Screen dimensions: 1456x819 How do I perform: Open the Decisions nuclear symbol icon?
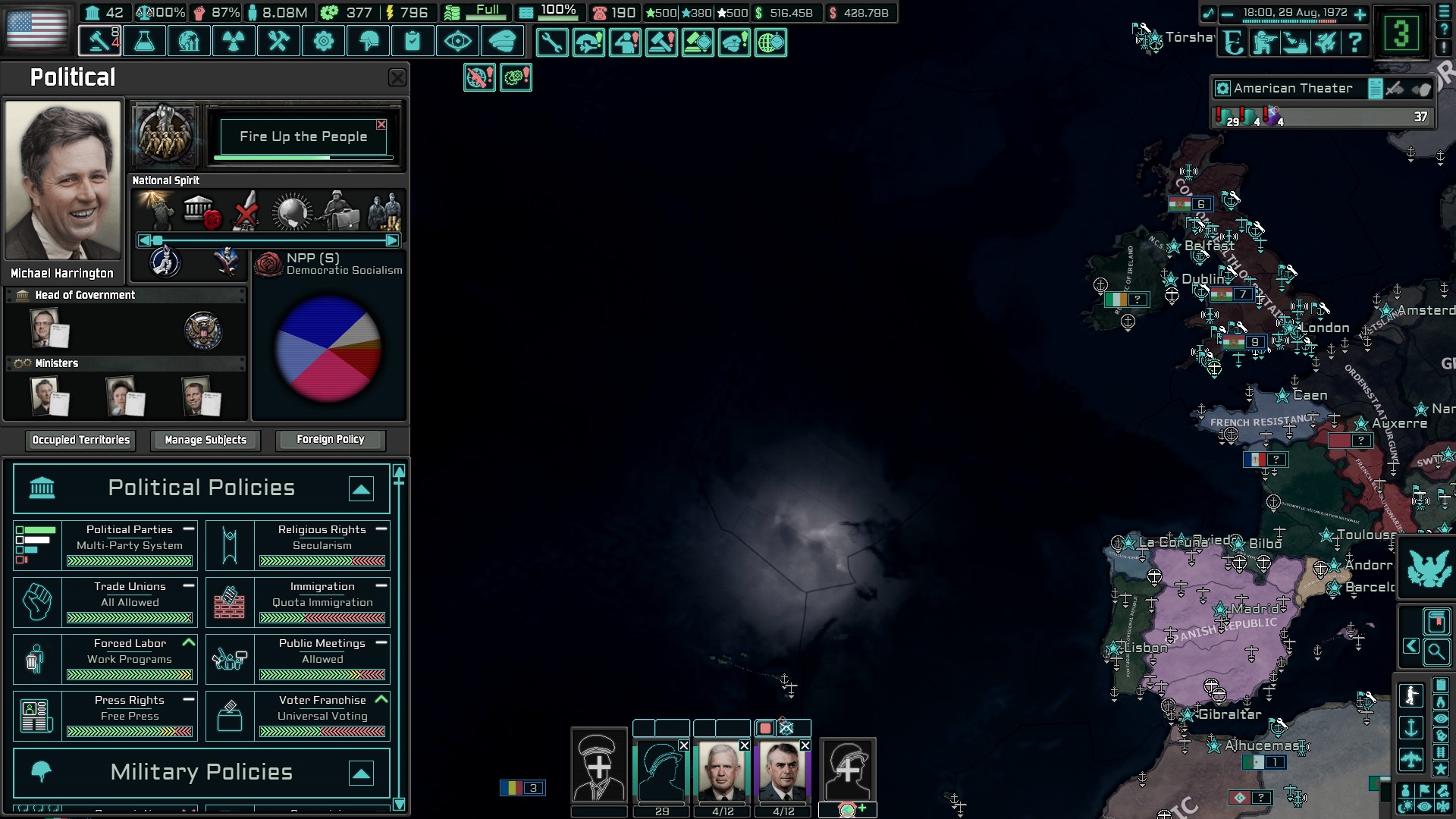234,41
